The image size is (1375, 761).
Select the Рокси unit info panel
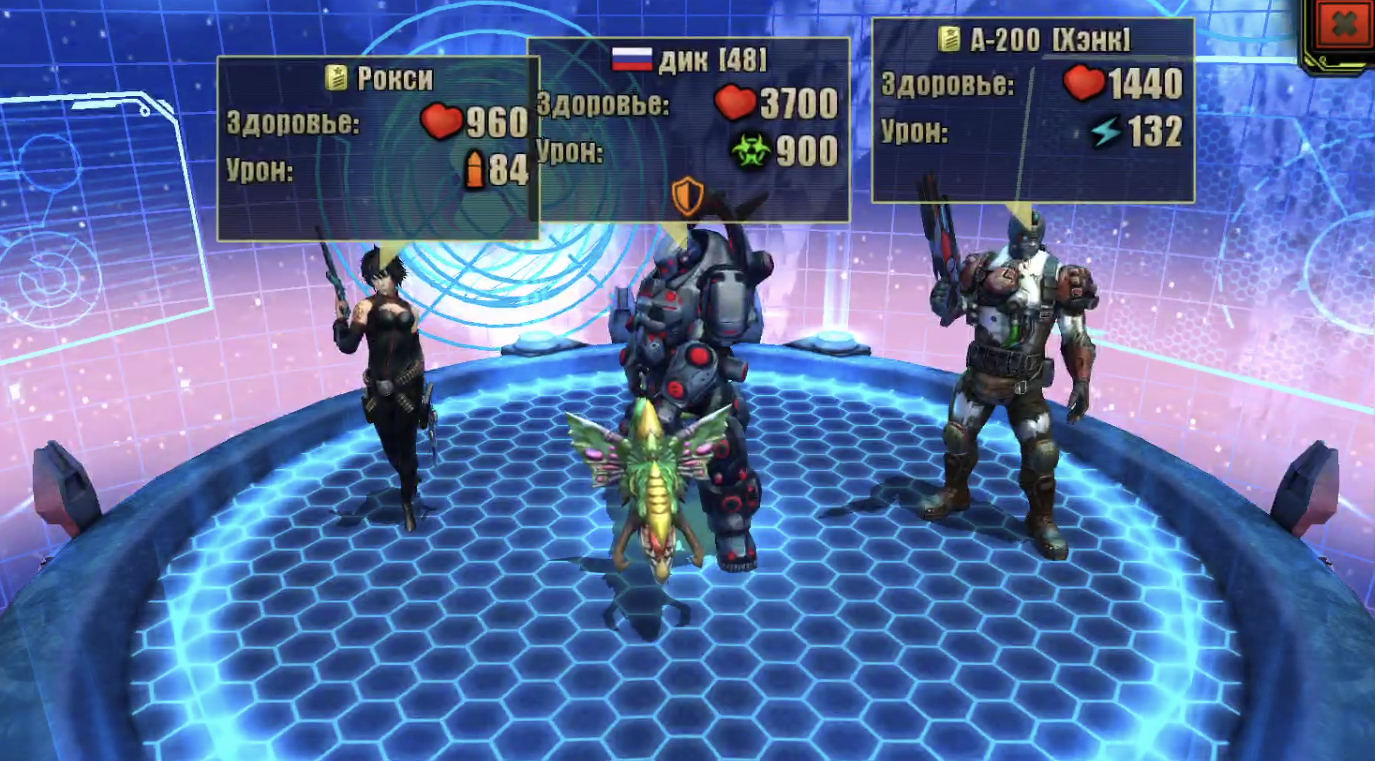point(378,148)
